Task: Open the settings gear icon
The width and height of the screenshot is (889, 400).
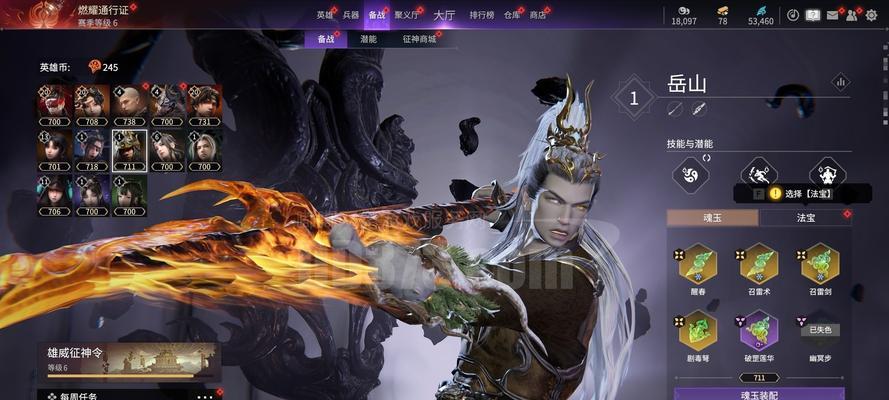Action: pyautogui.click(x=871, y=15)
